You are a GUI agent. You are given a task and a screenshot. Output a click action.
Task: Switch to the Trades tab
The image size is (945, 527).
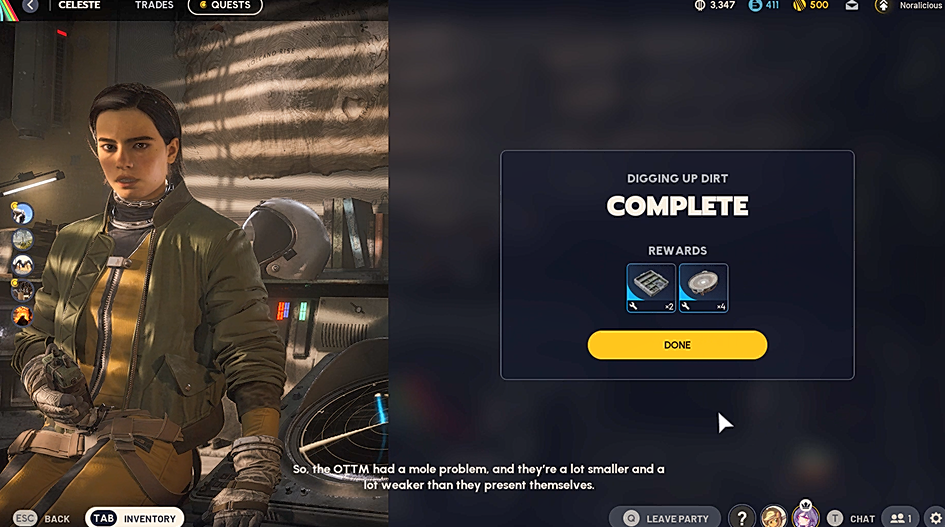pos(154,6)
